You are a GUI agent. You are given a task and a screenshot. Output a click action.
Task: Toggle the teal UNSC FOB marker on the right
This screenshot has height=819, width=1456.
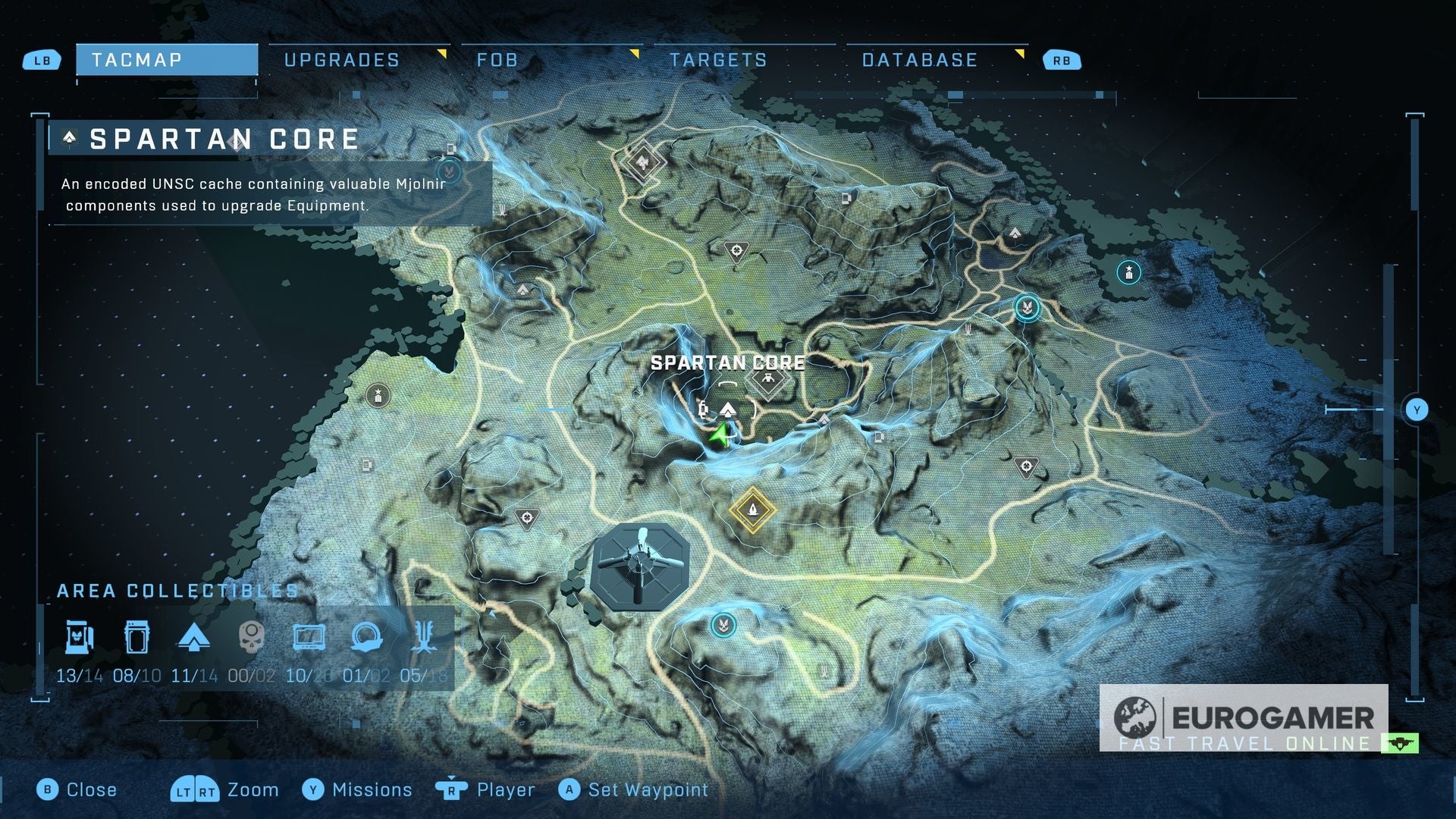pos(1028,309)
